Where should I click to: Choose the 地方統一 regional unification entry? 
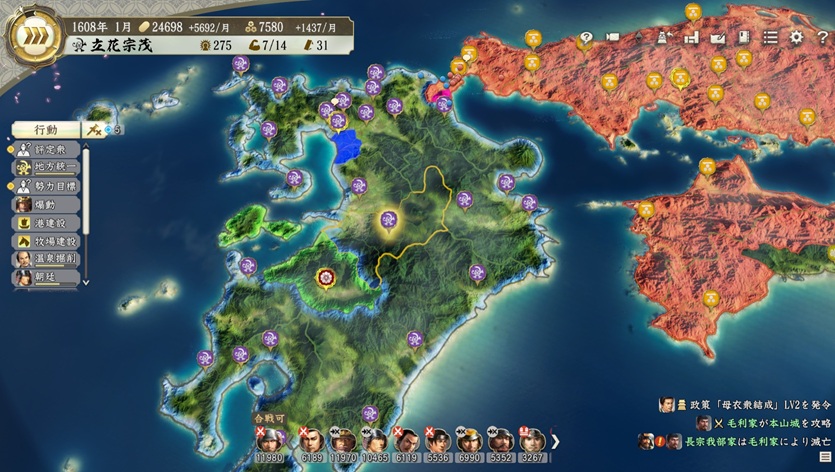tap(46, 167)
